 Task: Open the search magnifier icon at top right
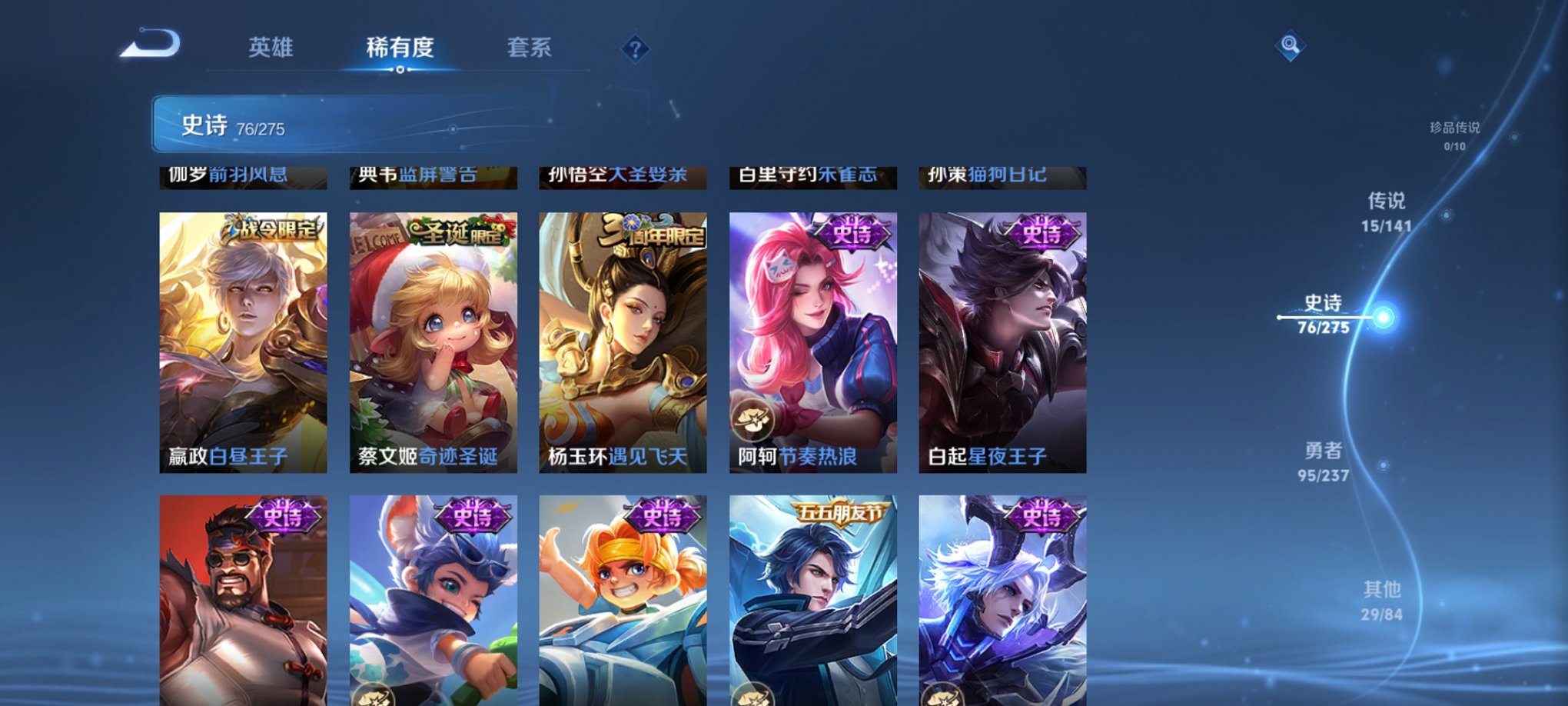[x=1291, y=46]
